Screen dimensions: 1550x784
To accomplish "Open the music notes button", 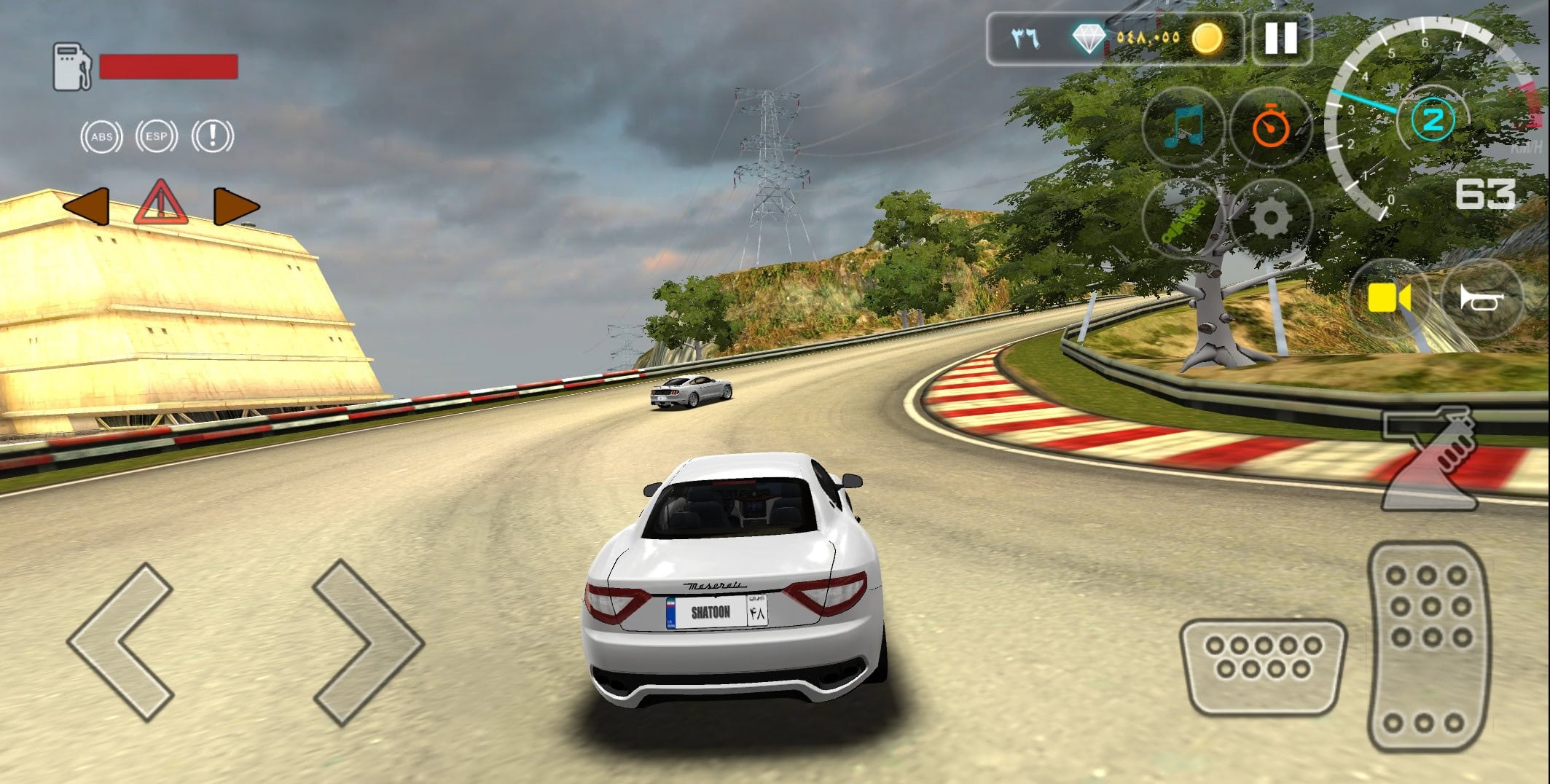I will pos(1183,127).
